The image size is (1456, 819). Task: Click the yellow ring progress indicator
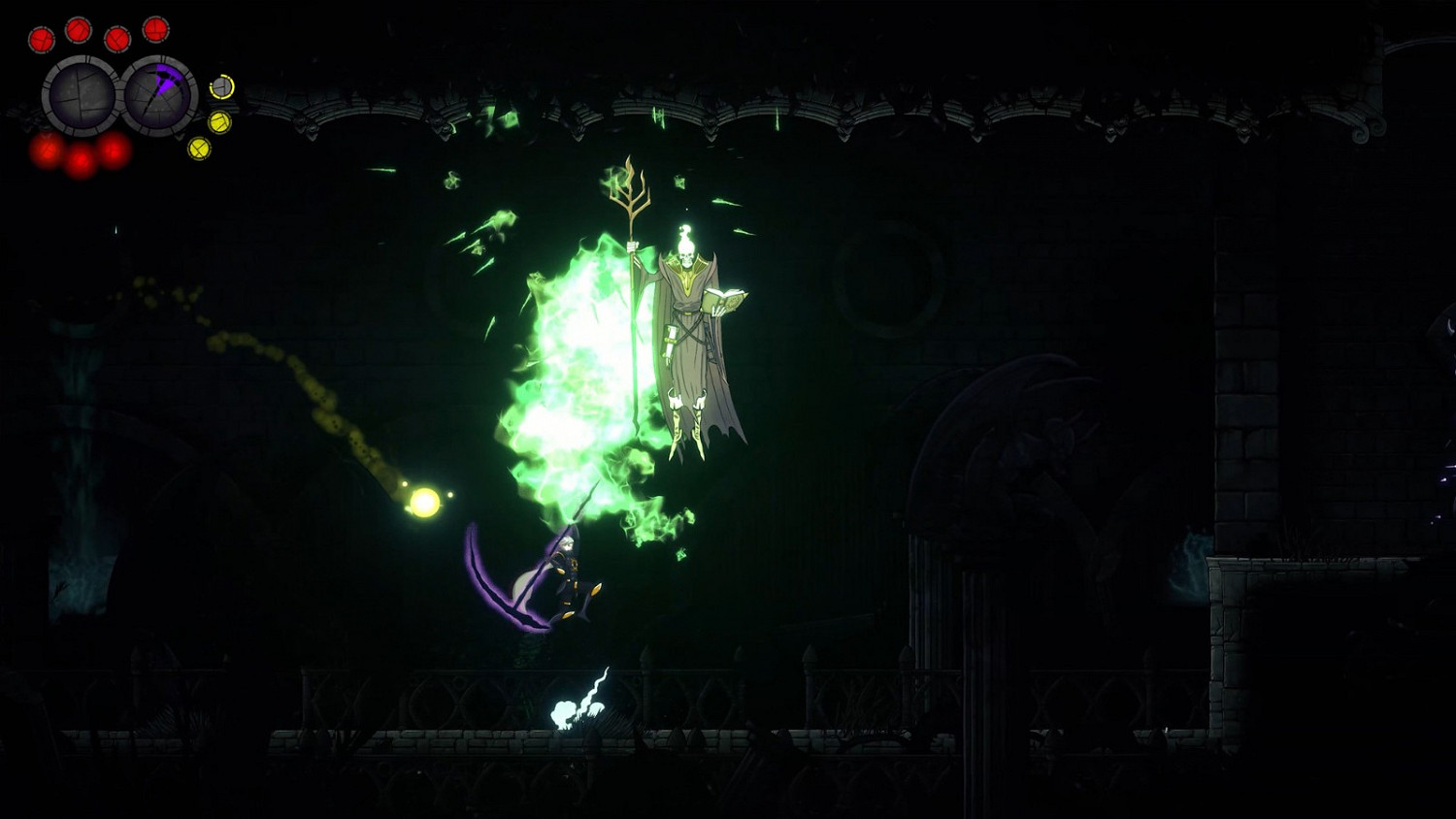[220, 85]
